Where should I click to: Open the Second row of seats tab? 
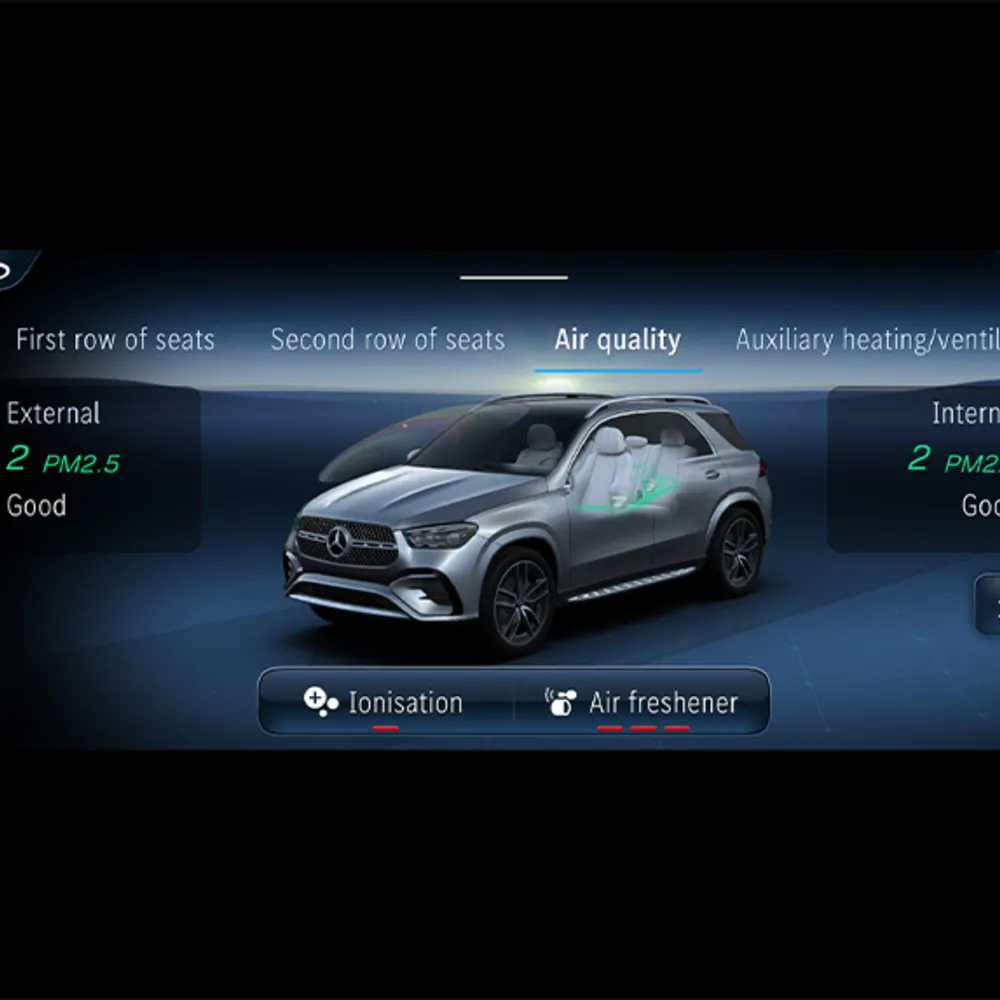387,340
